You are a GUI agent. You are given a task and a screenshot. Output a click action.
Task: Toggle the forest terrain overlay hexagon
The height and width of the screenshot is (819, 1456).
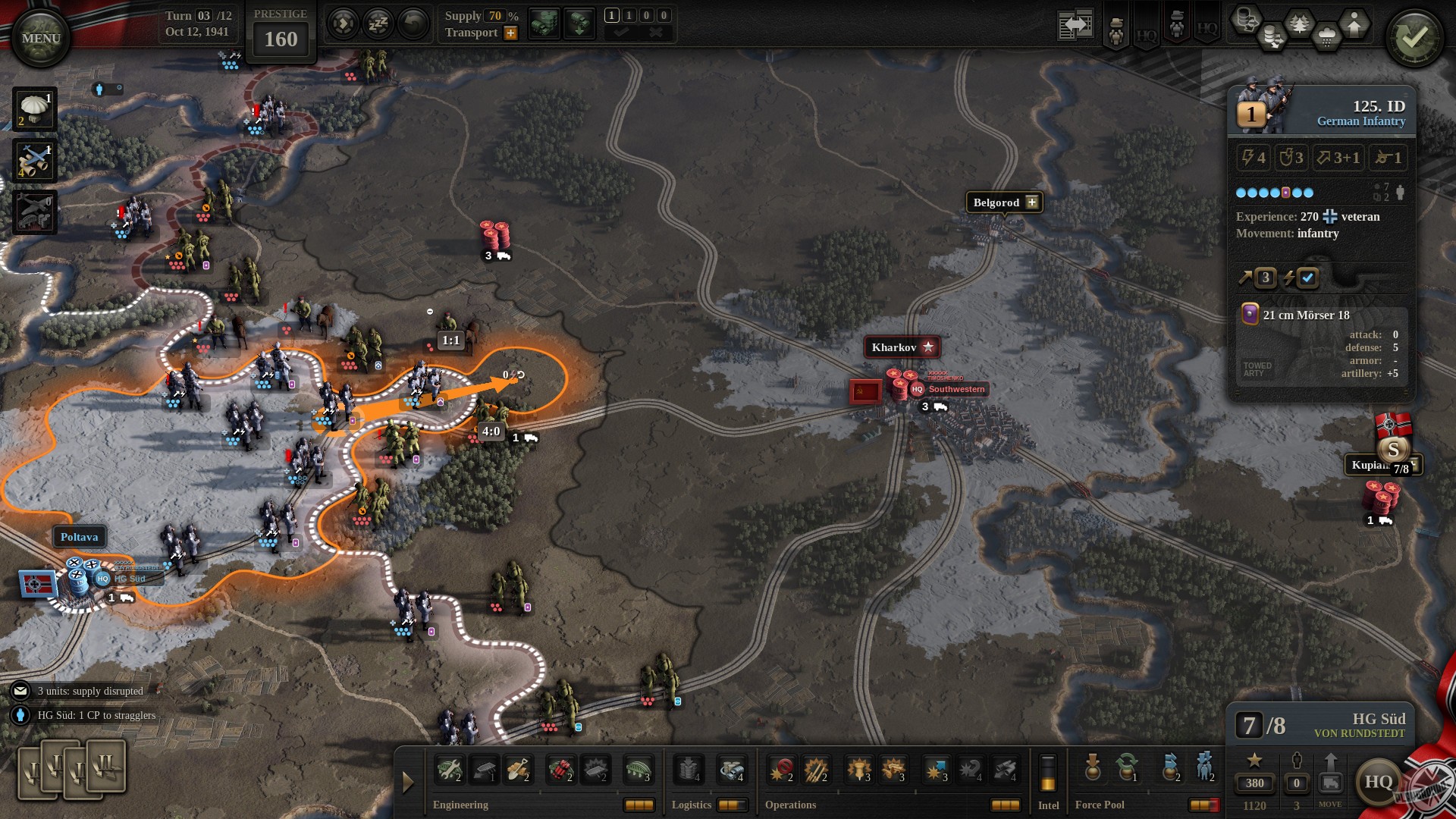click(x=1299, y=23)
